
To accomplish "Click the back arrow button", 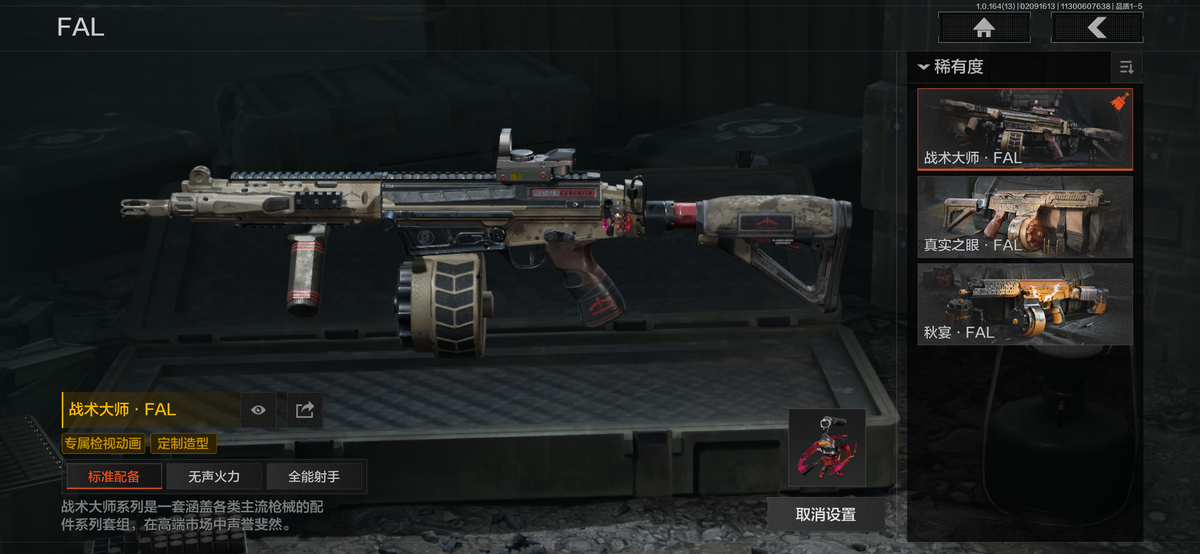I will coord(1097,28).
